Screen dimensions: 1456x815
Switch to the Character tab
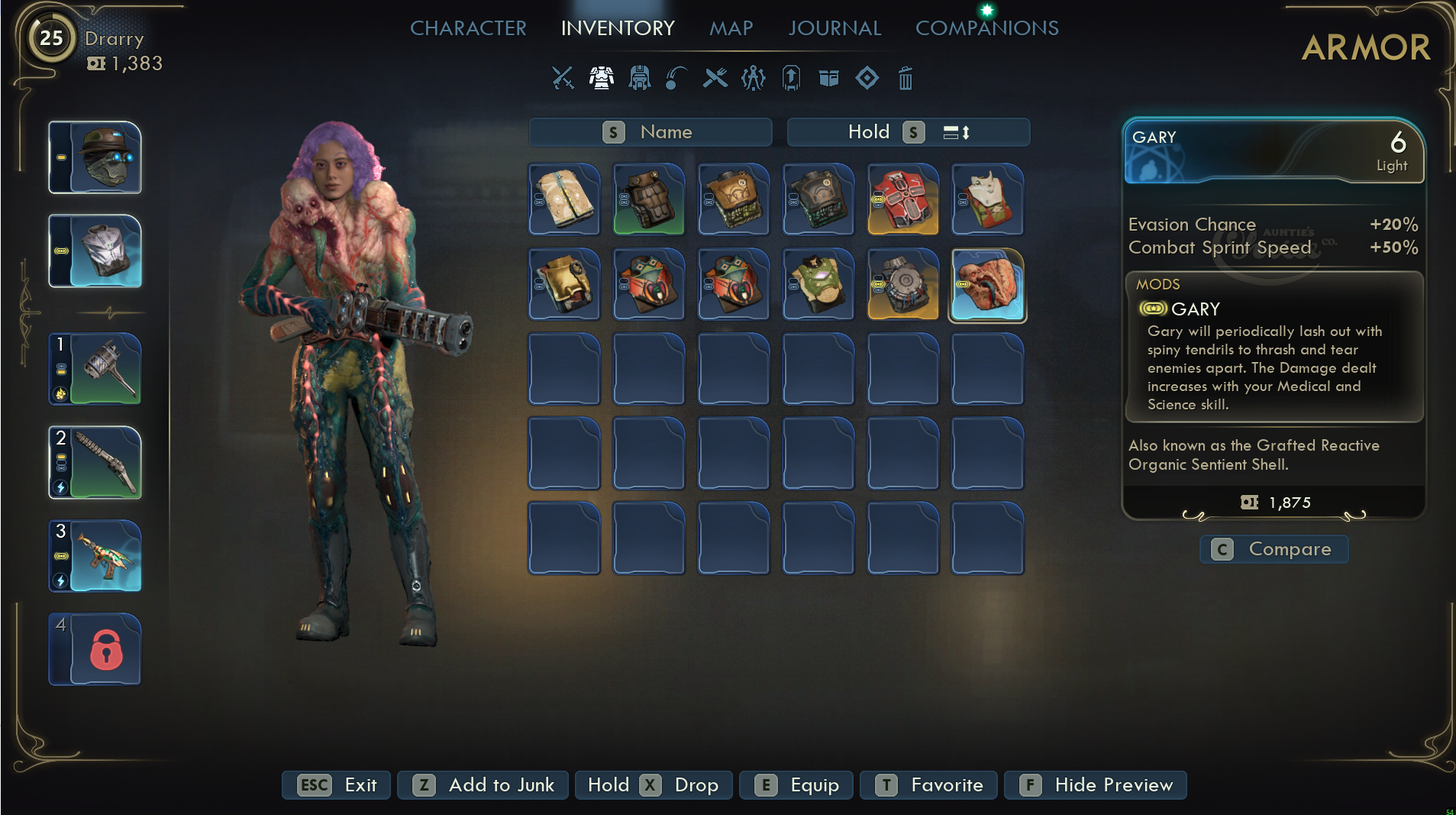(x=468, y=28)
